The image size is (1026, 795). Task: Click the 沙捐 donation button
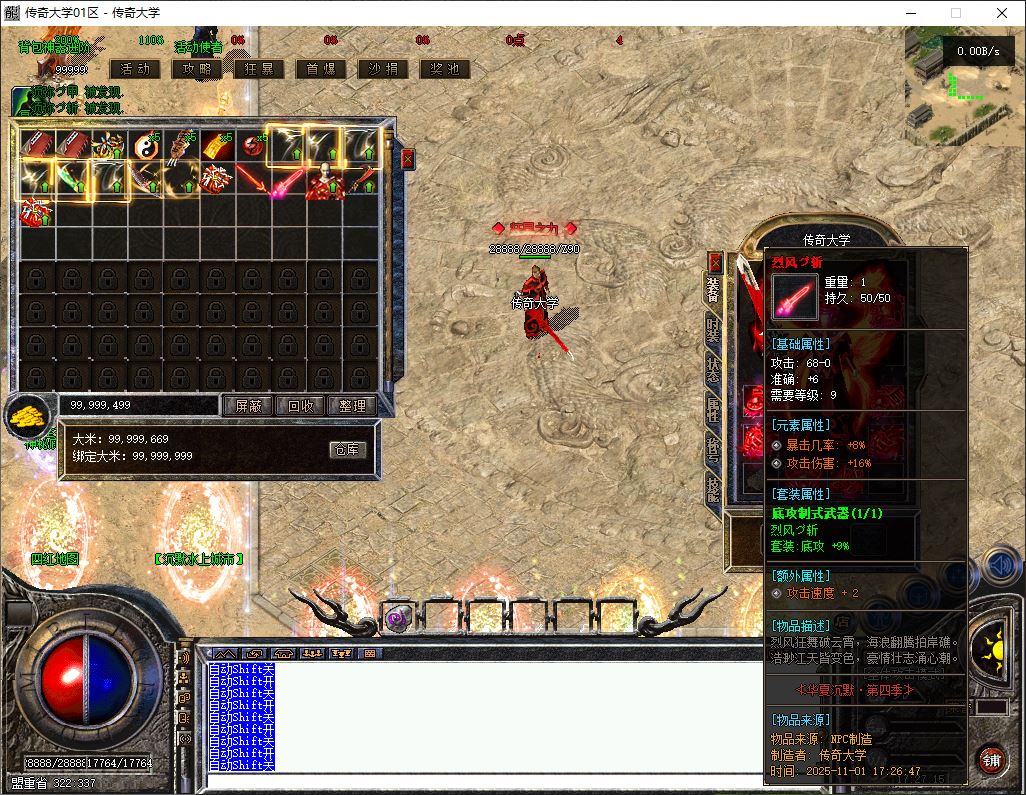[383, 69]
